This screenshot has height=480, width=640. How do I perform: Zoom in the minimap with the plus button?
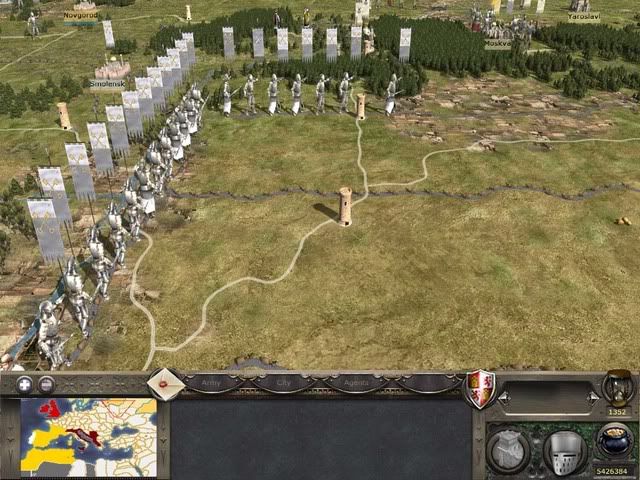tap(24, 384)
